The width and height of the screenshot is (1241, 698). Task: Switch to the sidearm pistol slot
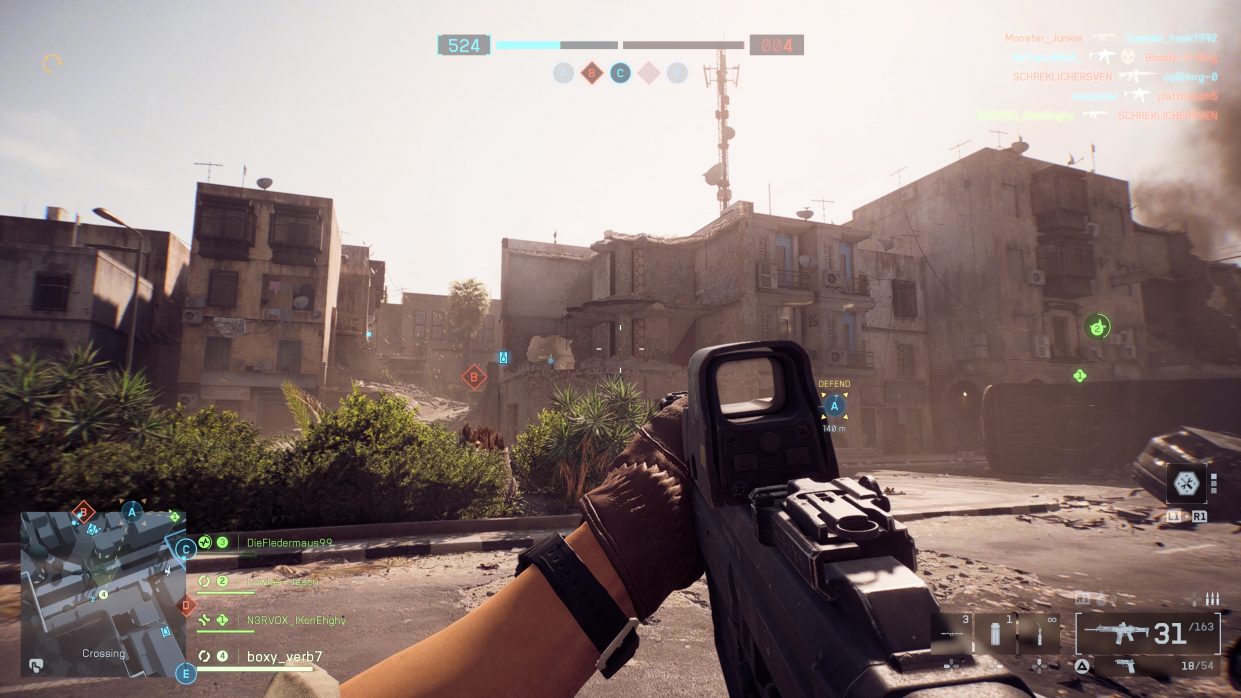click(x=1147, y=666)
